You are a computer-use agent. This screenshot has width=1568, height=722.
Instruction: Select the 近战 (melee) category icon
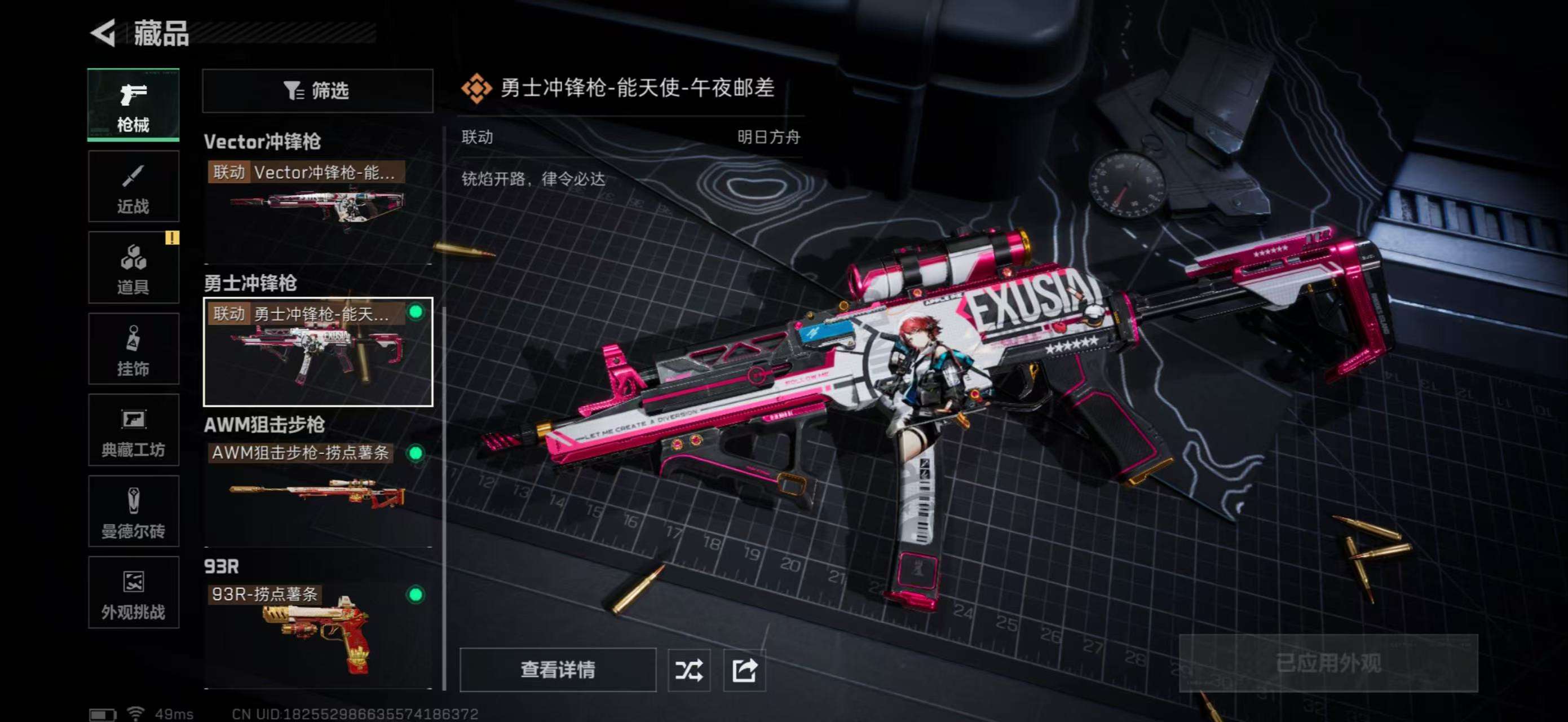pos(134,186)
